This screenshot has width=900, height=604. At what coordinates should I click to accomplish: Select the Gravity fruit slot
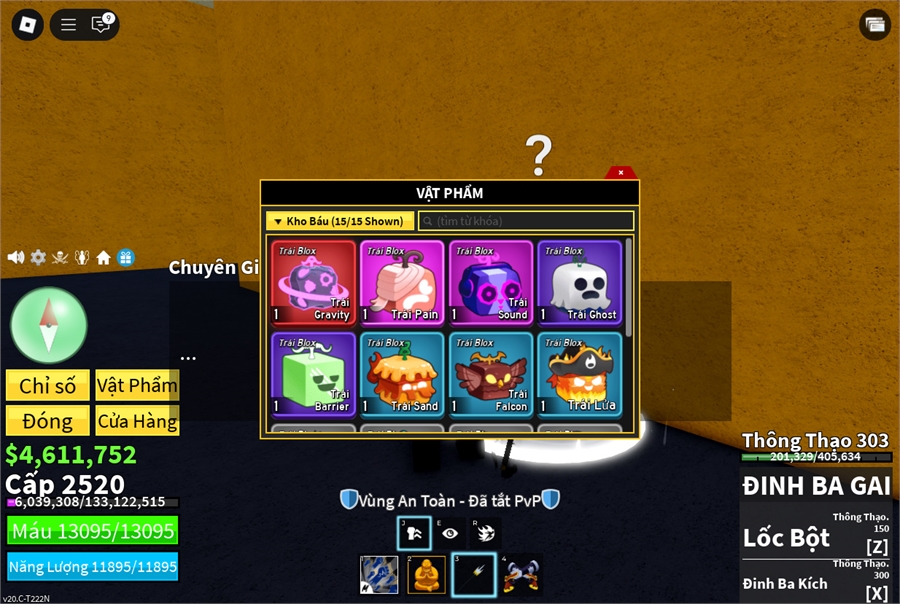tap(313, 283)
